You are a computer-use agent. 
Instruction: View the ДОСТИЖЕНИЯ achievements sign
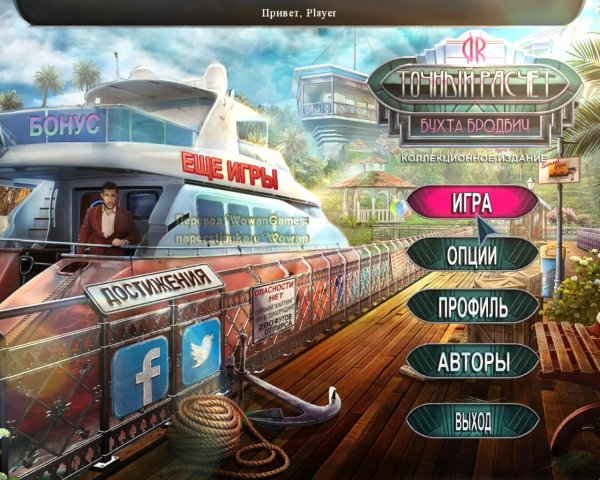click(153, 286)
